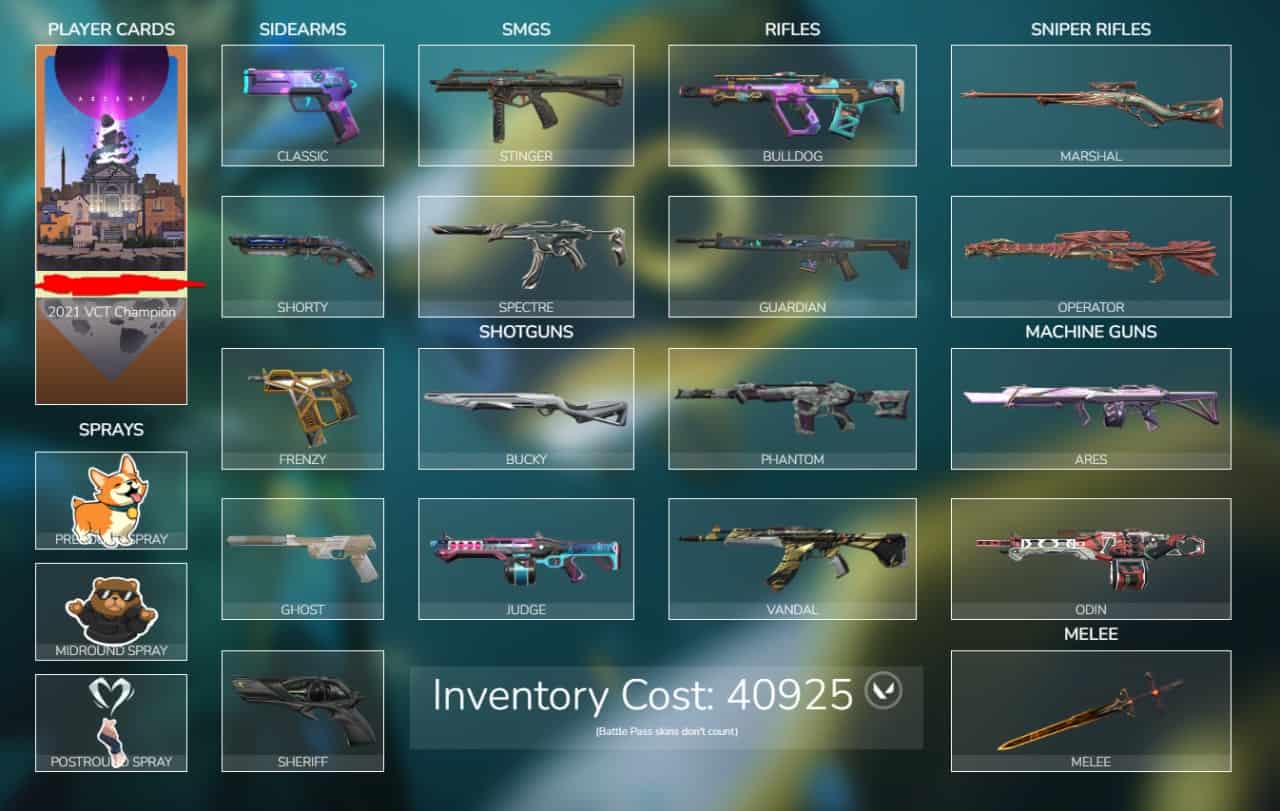Open the Marshal sniper skin
The width and height of the screenshot is (1280, 811).
[x=1090, y=100]
